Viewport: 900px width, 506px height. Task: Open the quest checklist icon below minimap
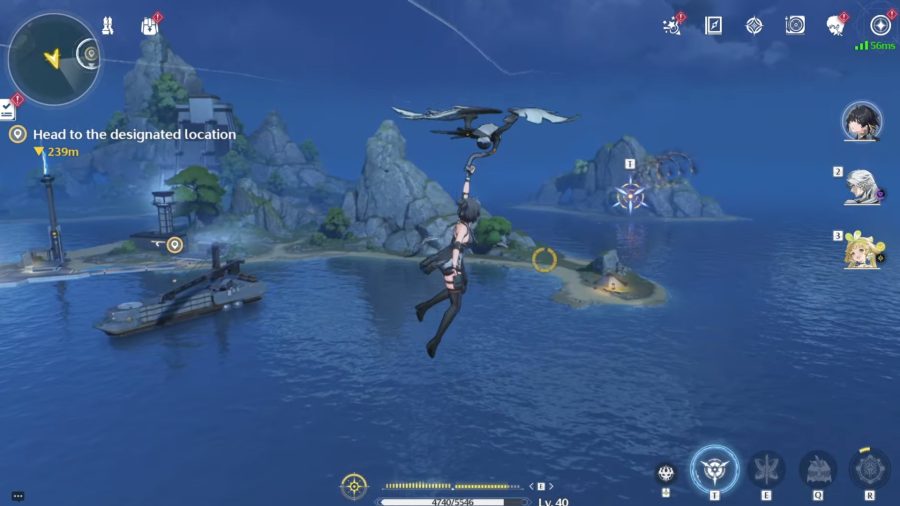pos(7,110)
